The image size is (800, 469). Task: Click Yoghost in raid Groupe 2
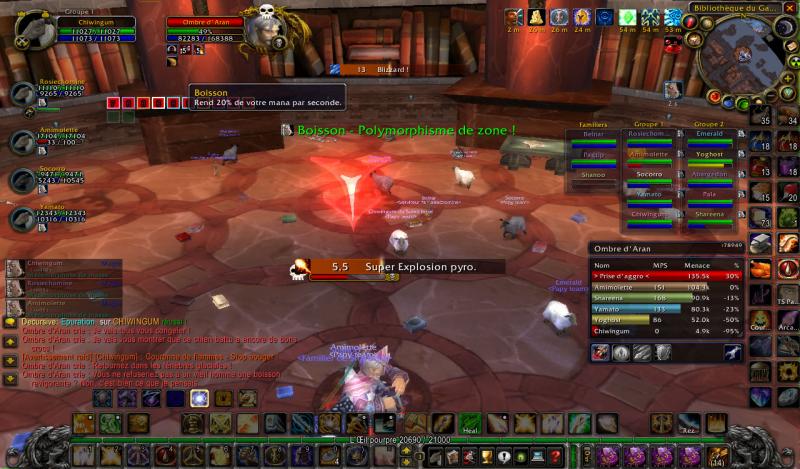(708, 155)
